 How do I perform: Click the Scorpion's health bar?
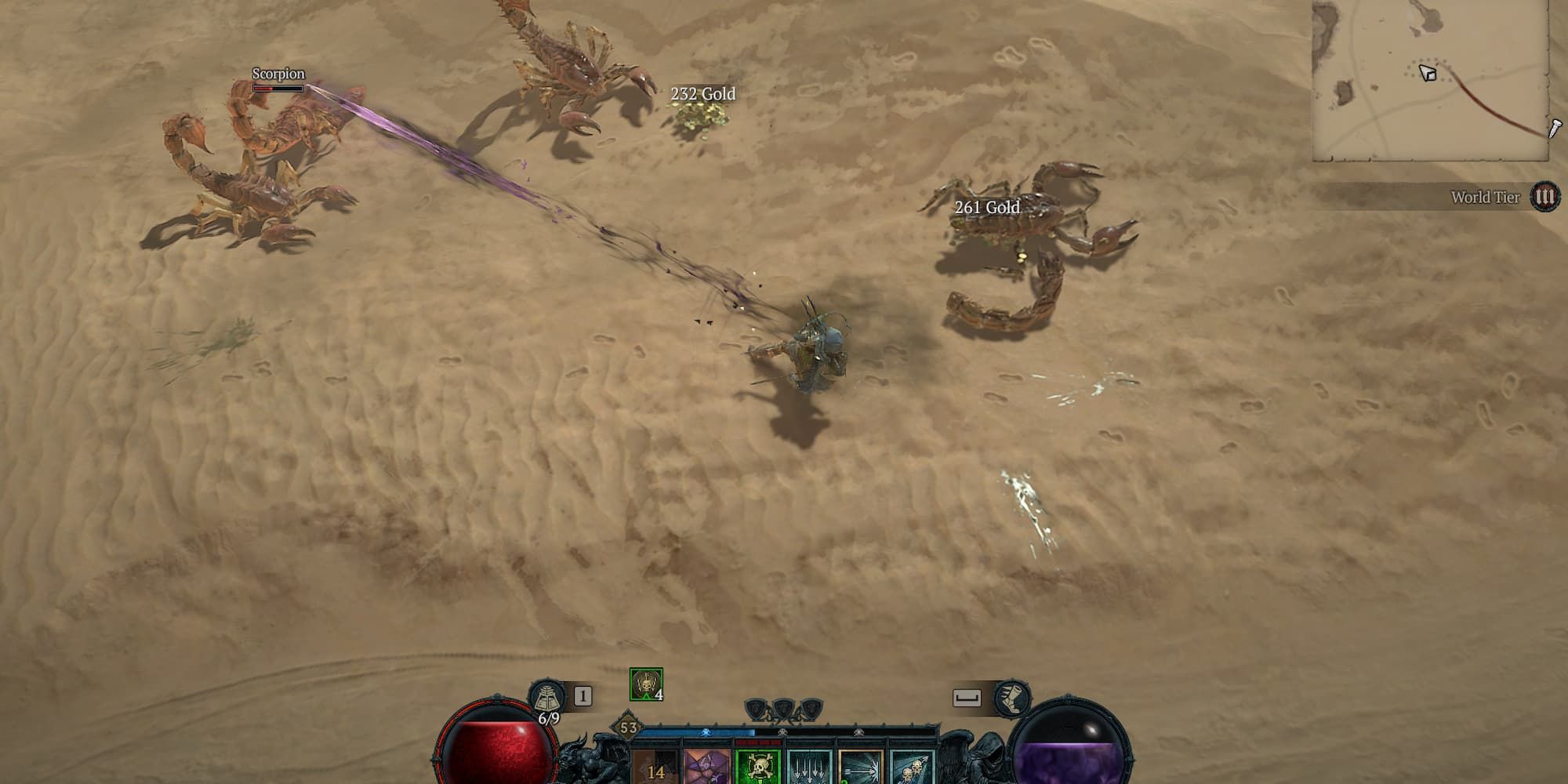[279, 89]
